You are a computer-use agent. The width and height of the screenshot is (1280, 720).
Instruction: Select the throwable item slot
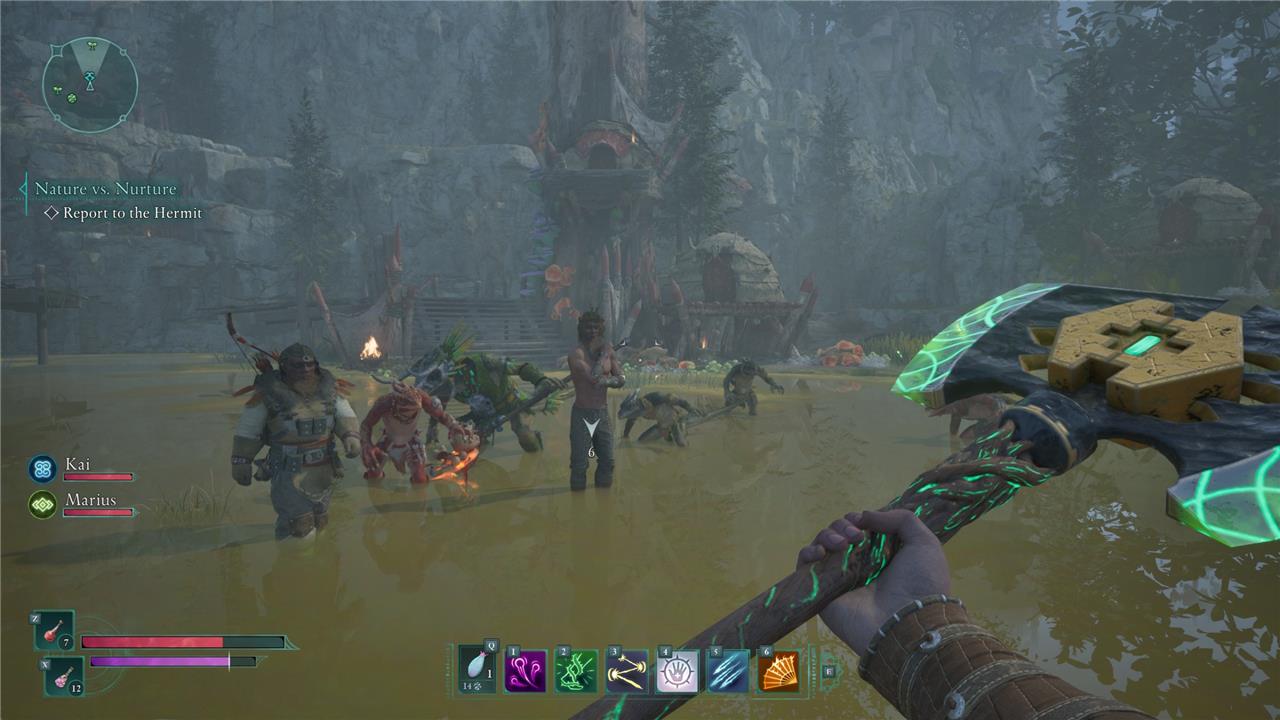[x=478, y=669]
